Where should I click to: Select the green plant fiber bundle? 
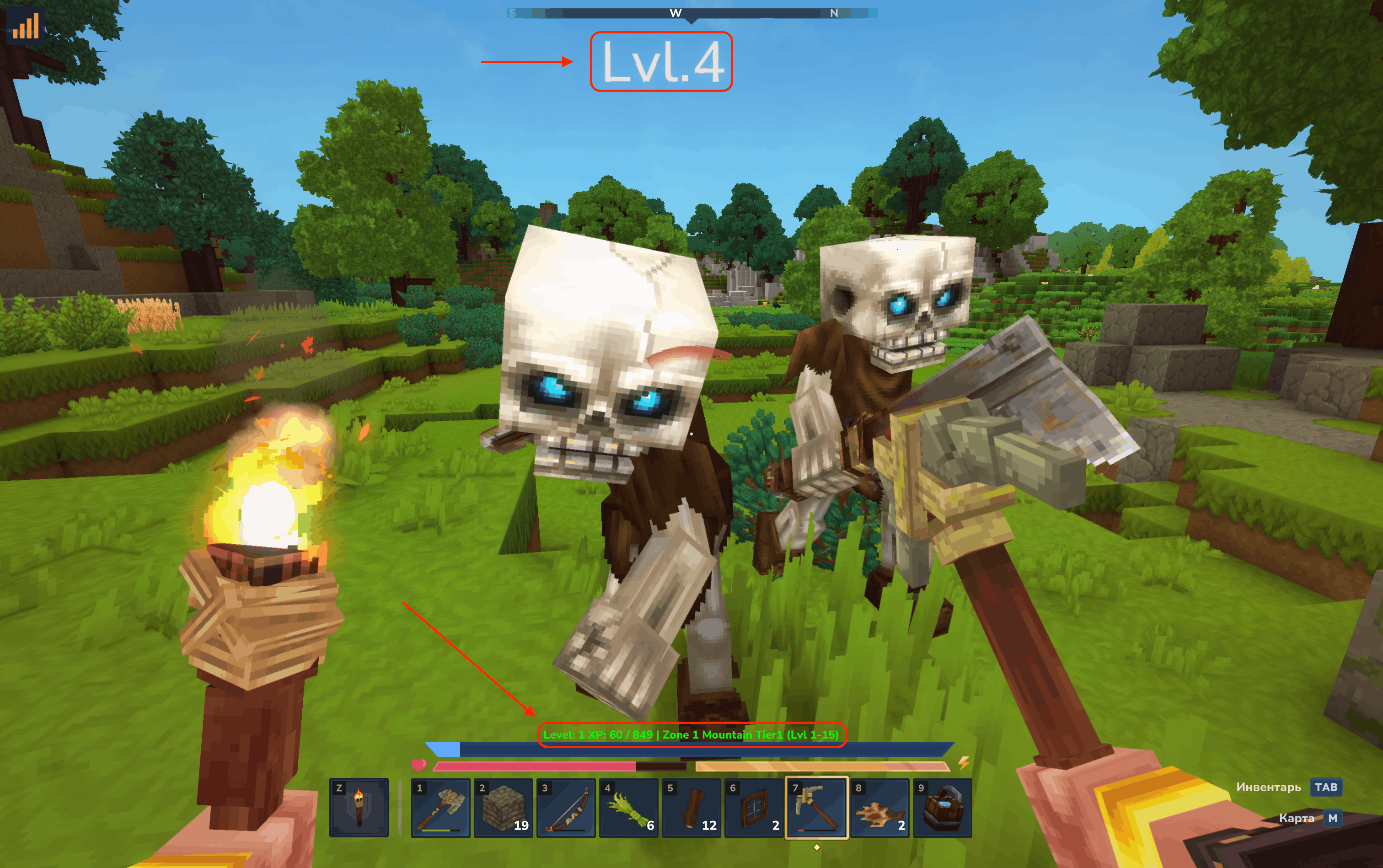[629, 807]
